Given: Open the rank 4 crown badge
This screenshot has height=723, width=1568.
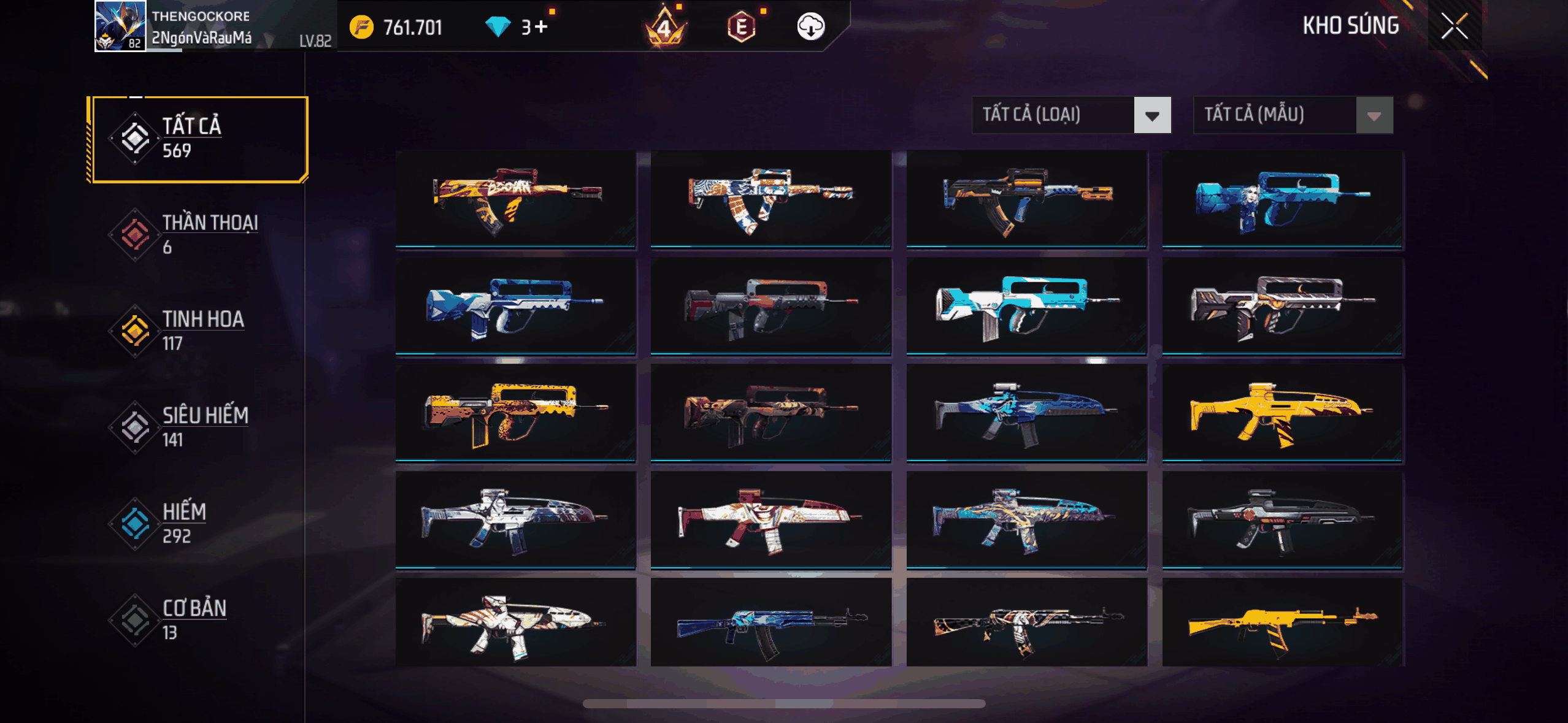Looking at the screenshot, I should (664, 27).
